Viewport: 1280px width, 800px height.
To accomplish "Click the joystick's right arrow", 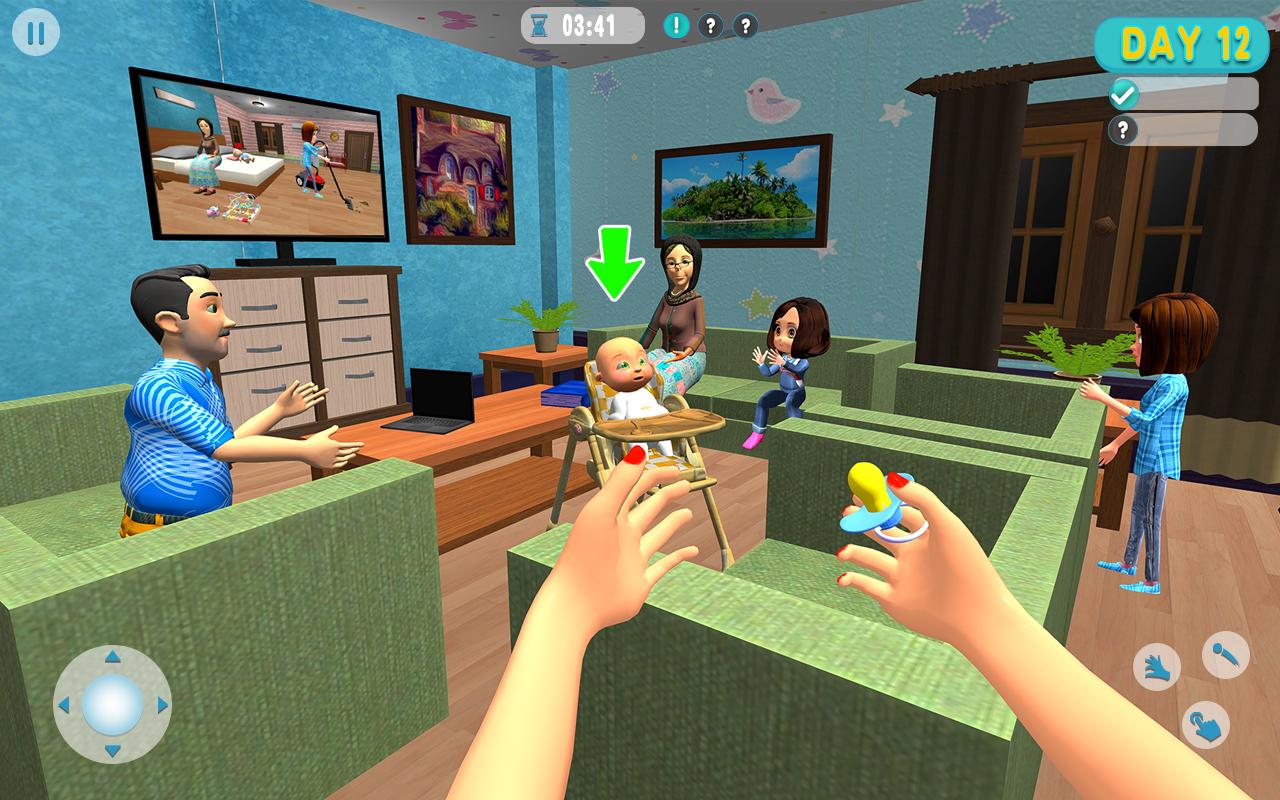I will coord(162,705).
